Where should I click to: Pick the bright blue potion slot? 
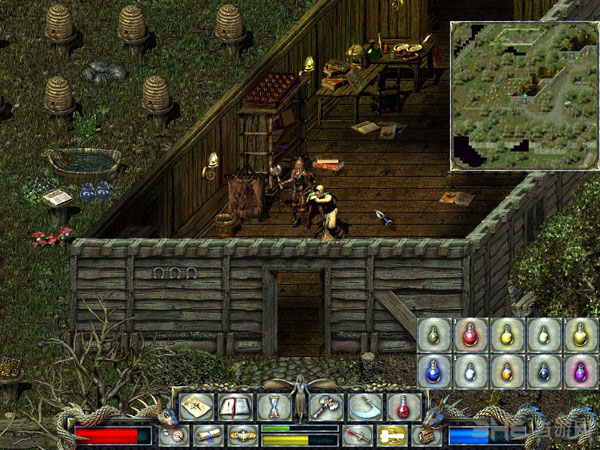point(433,371)
